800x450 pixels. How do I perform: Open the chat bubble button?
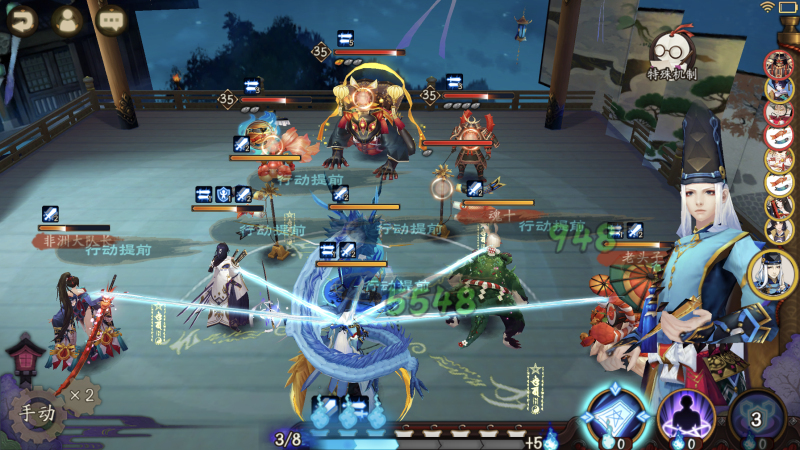coord(112,20)
